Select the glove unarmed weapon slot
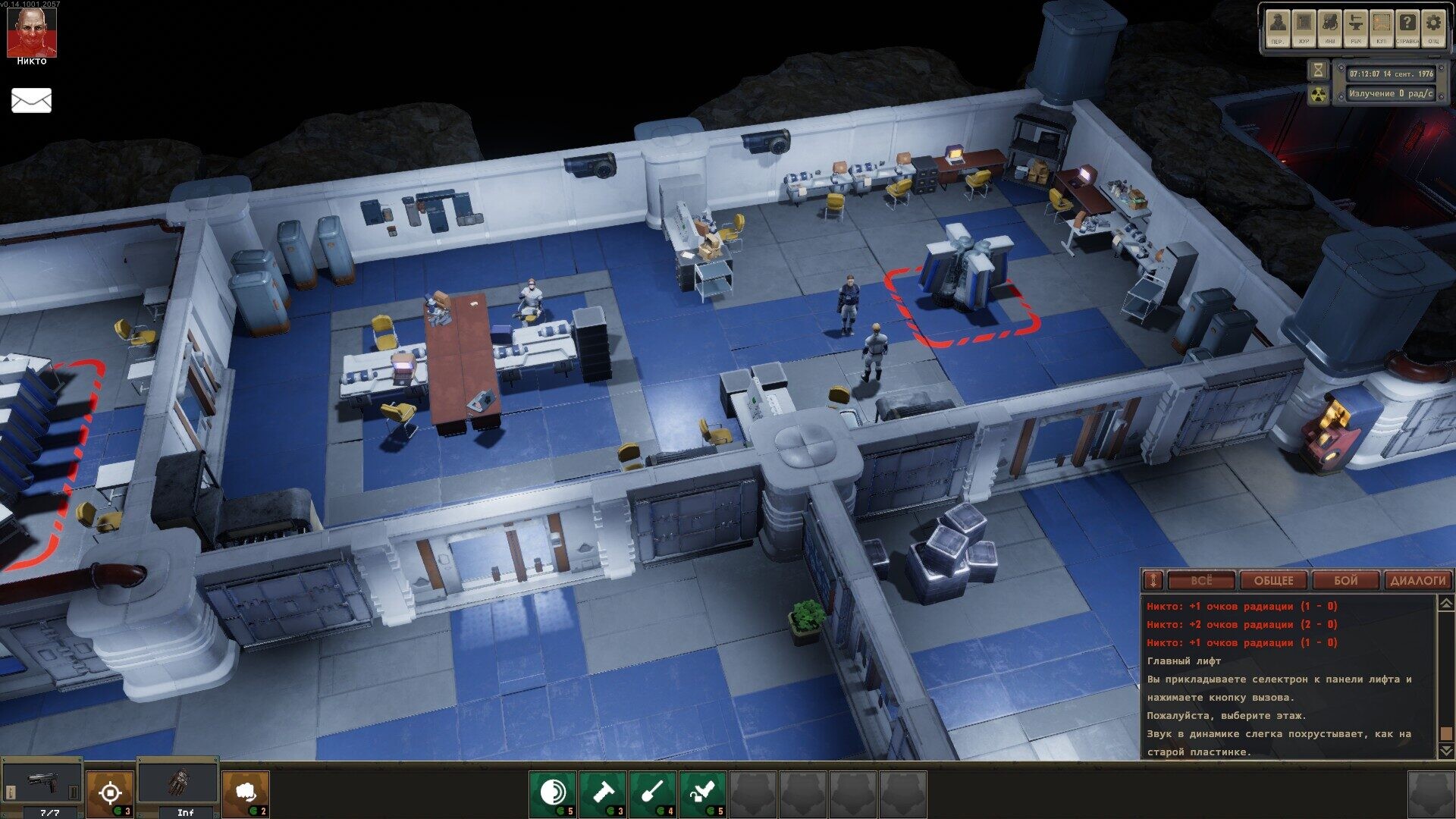This screenshot has width=1456, height=819. coord(179,784)
